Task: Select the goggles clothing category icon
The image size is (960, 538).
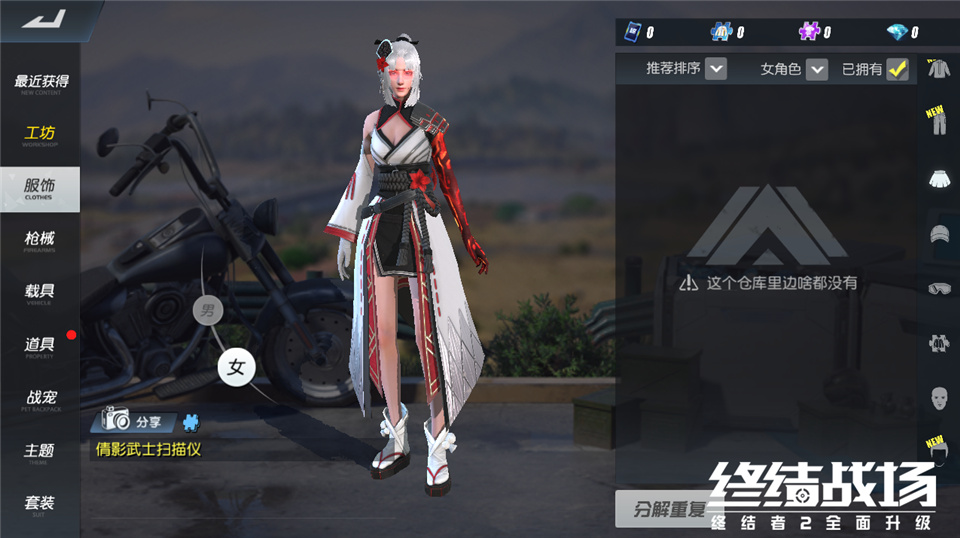Action: click(938, 288)
